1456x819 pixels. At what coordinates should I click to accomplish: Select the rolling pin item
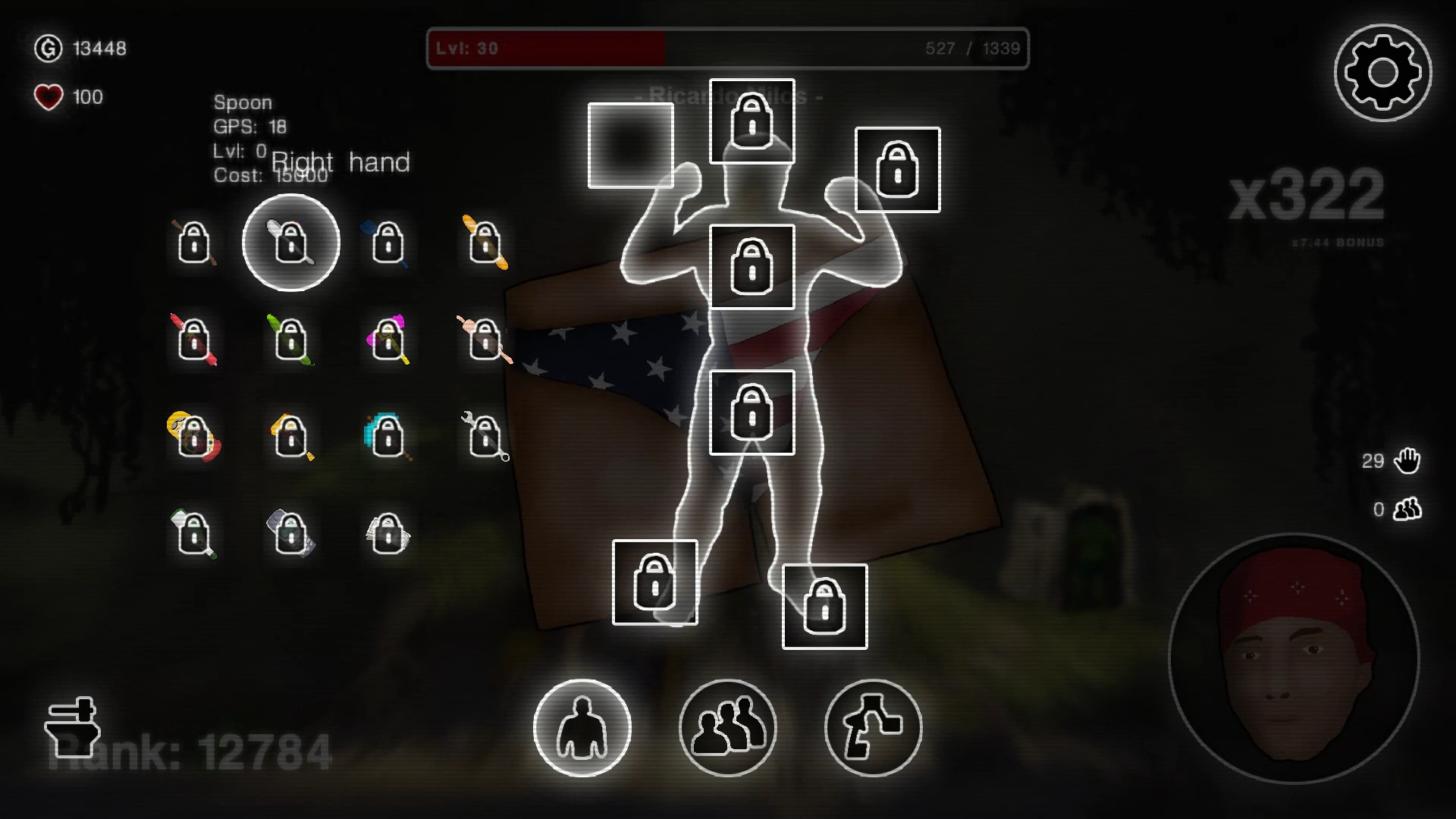coord(484,341)
